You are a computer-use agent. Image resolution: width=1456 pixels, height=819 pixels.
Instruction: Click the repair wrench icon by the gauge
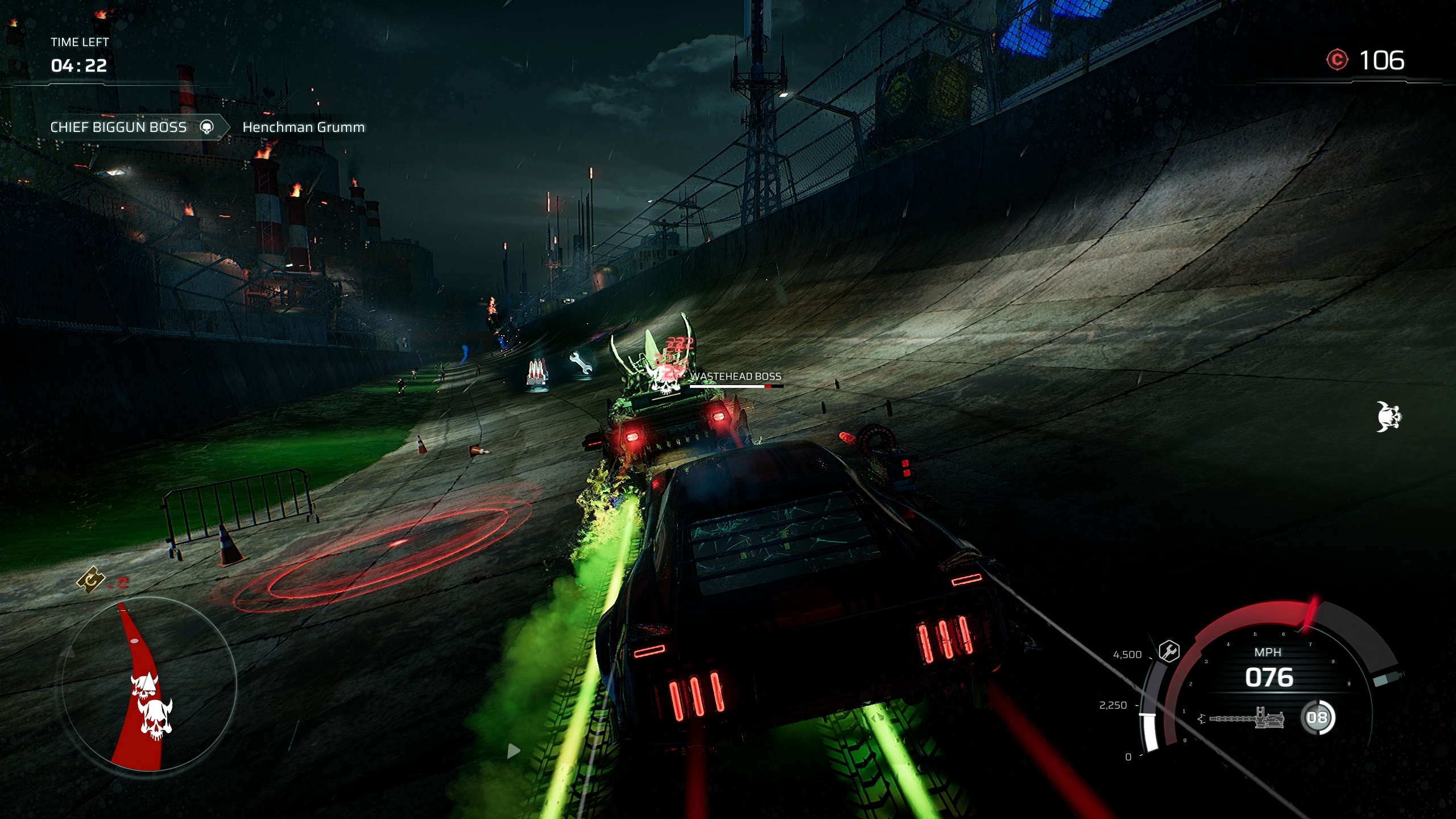pos(1169,651)
